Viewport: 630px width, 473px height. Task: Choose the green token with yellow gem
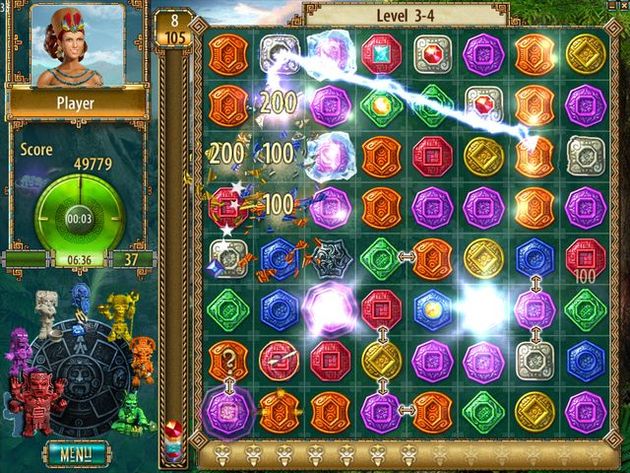381,104
